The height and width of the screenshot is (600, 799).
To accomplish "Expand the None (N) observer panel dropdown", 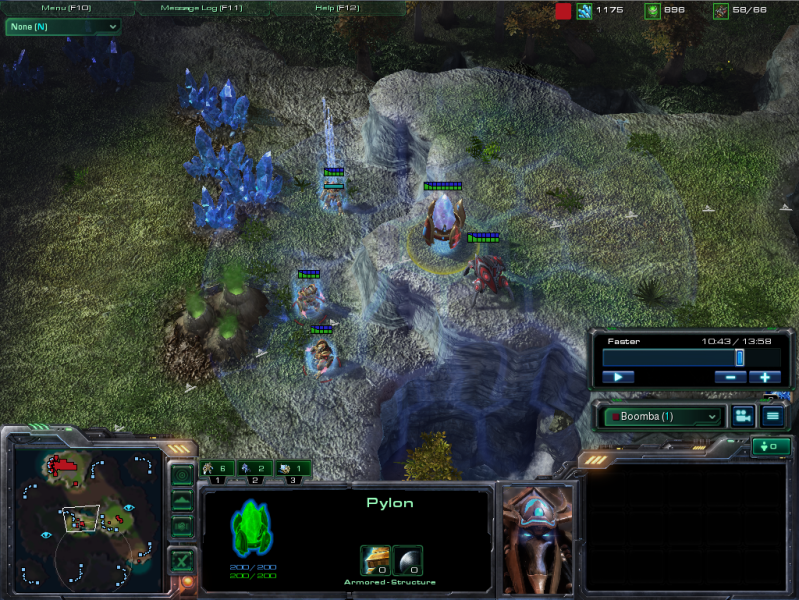I will (x=62, y=27).
